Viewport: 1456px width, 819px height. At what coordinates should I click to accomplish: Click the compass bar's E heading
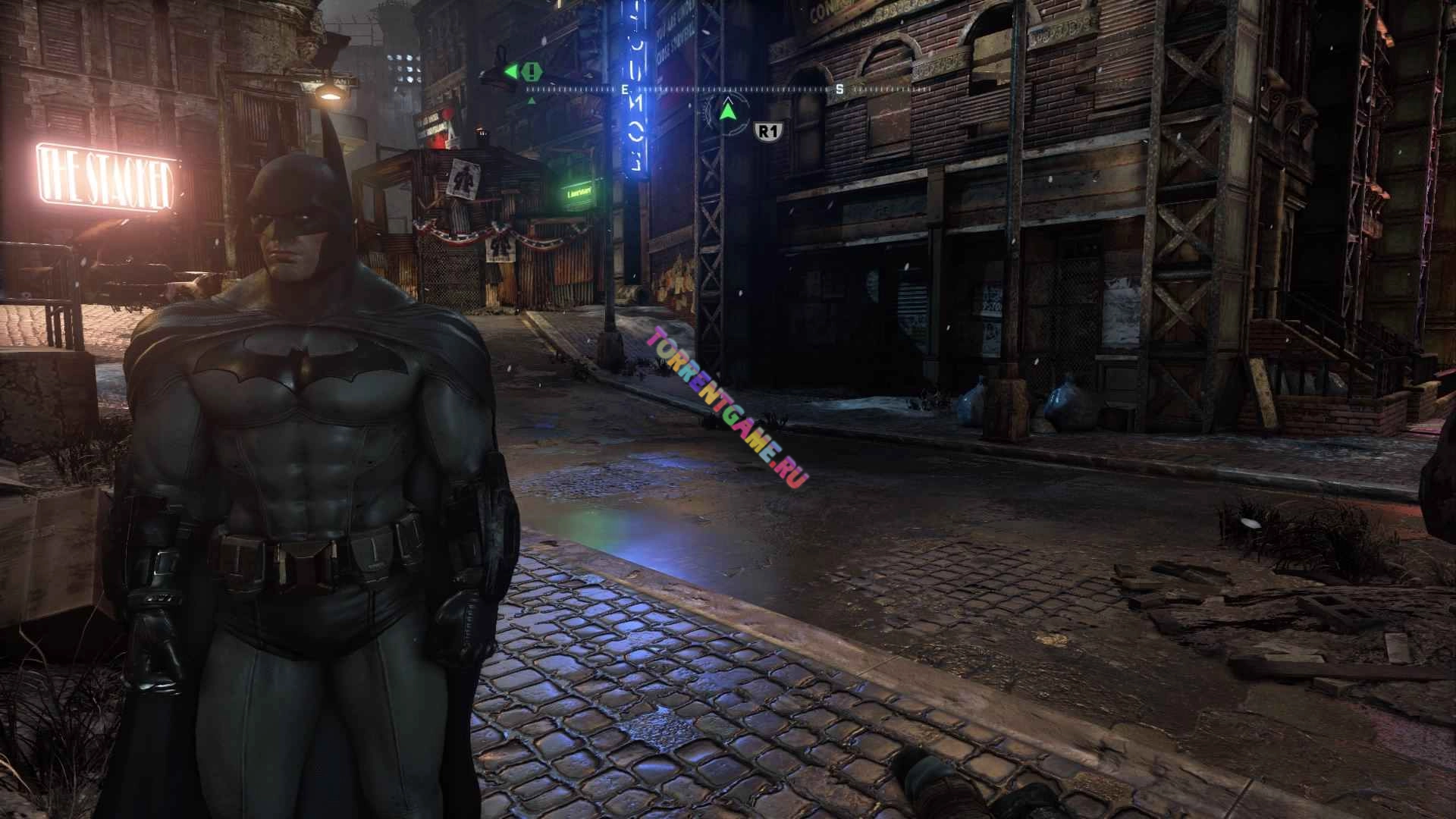624,89
